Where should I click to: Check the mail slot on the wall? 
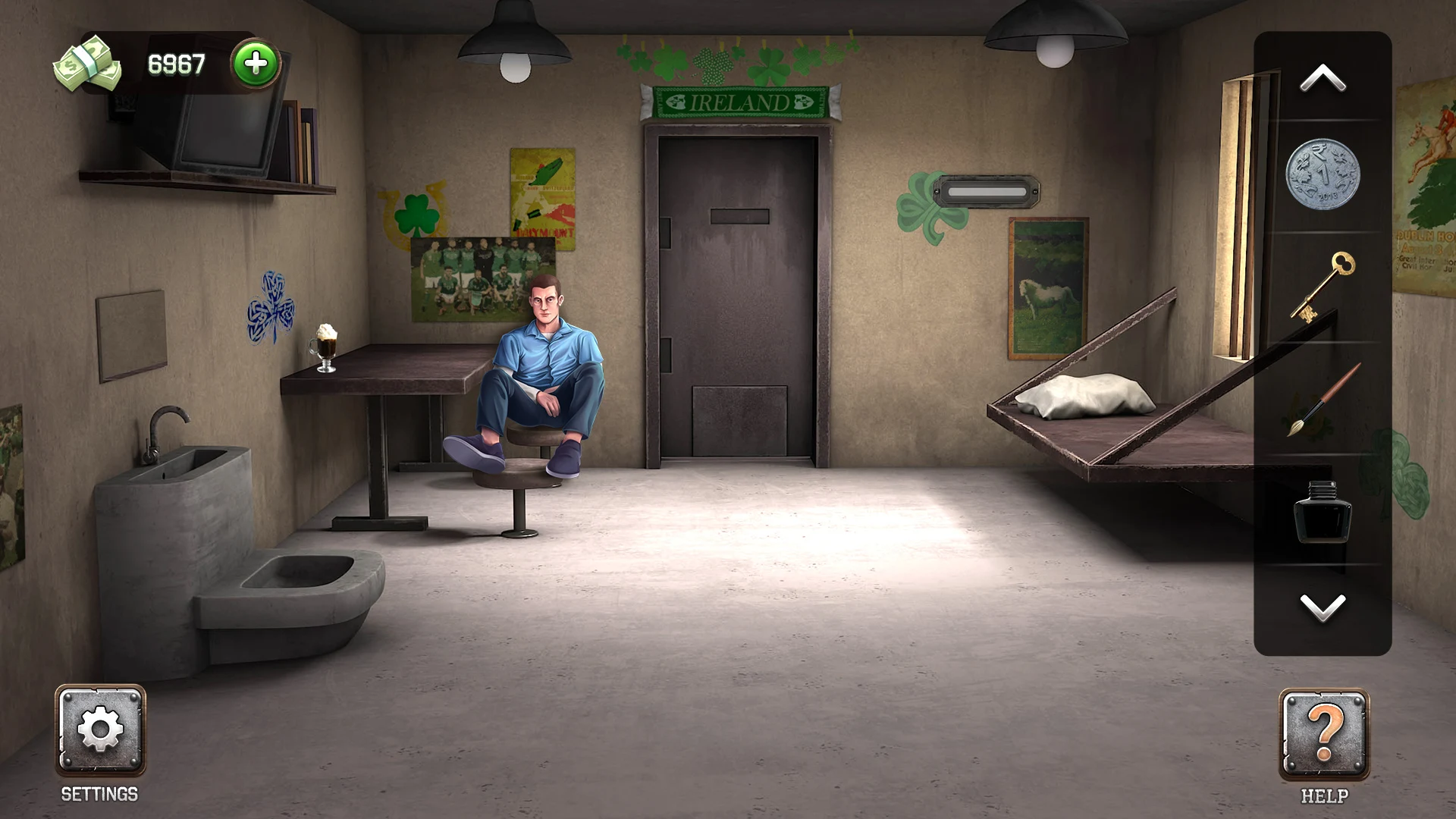click(x=987, y=191)
